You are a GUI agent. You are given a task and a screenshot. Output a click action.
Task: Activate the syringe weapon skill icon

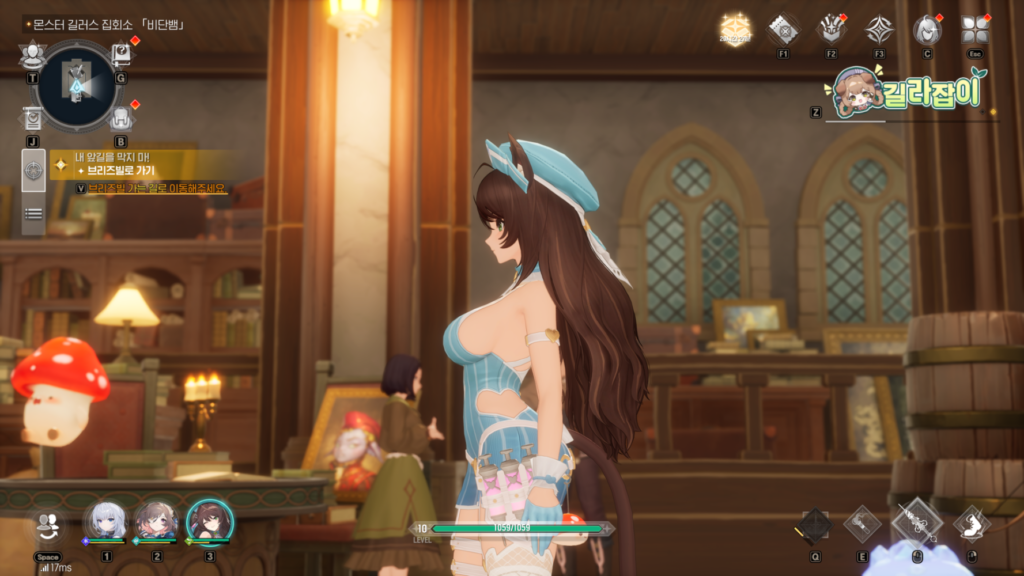[916, 522]
